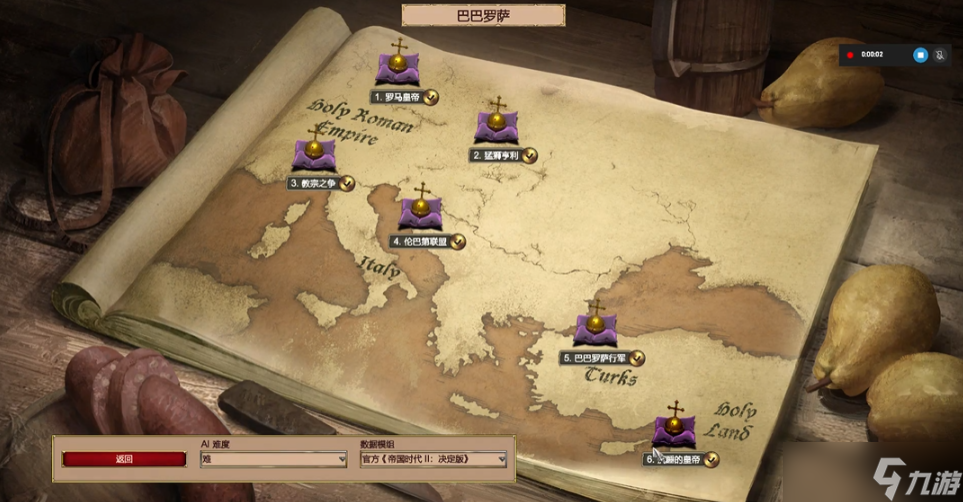Stop the screen recording
This screenshot has width=963, height=502.
pos(920,54)
